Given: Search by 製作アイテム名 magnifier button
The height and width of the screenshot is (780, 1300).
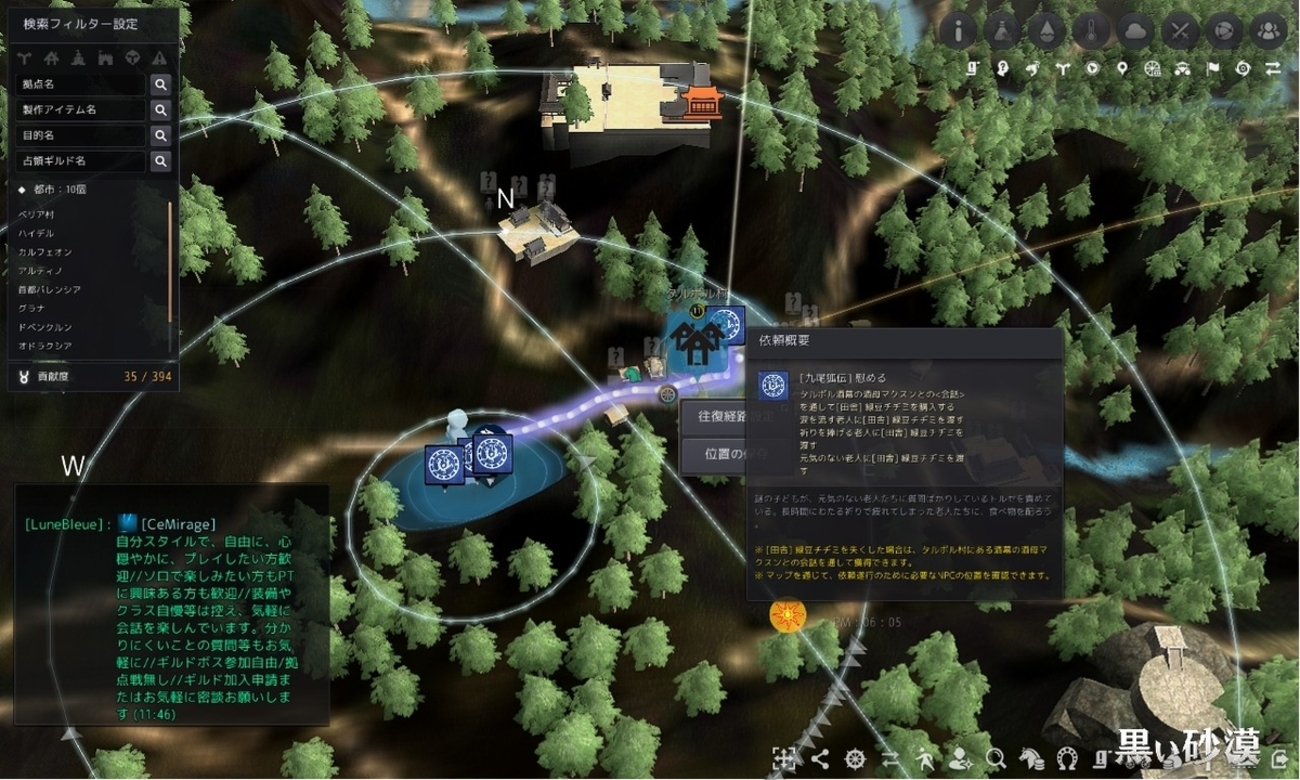Looking at the screenshot, I should tap(160, 110).
